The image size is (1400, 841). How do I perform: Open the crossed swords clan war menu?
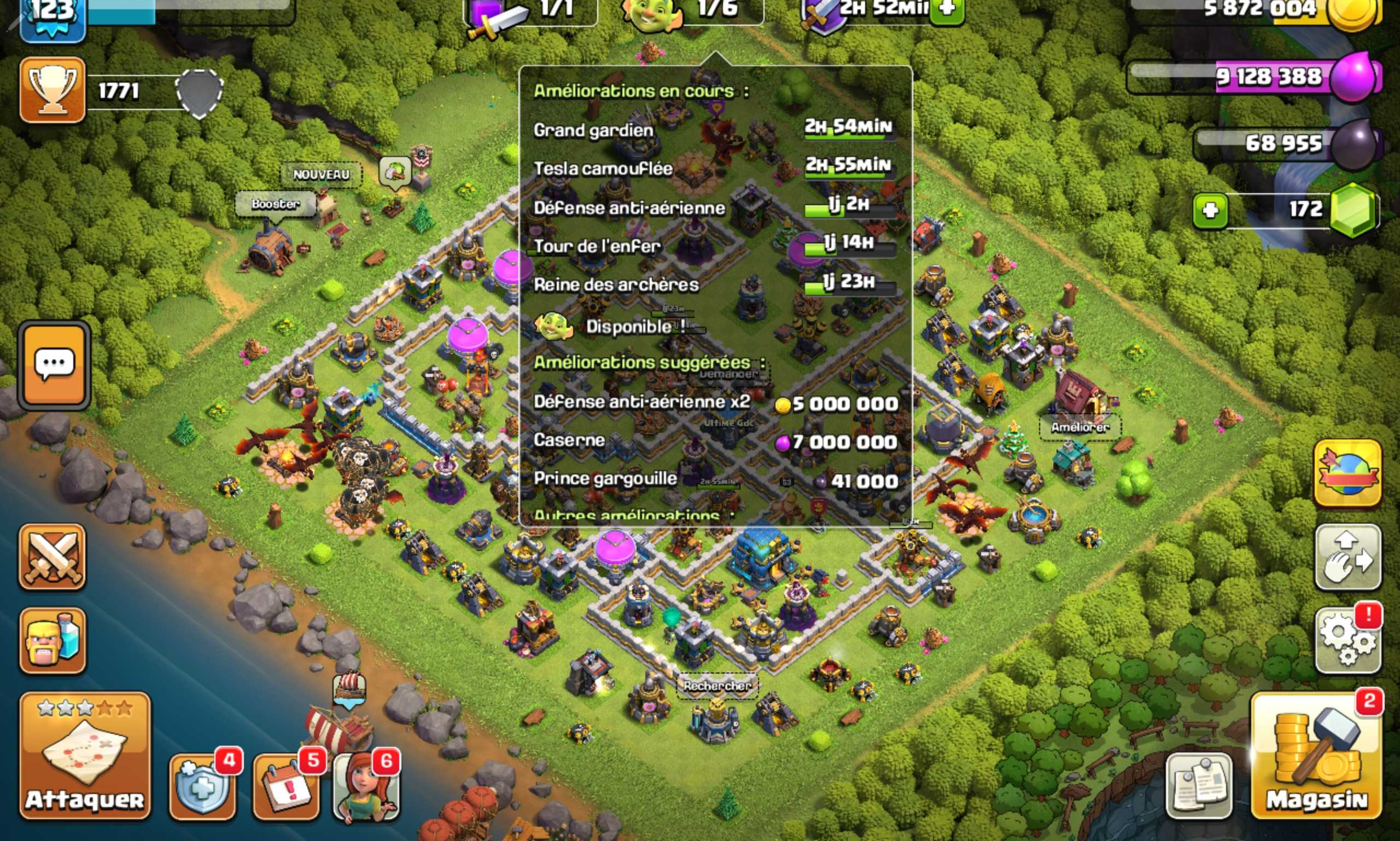pyautogui.click(x=52, y=556)
